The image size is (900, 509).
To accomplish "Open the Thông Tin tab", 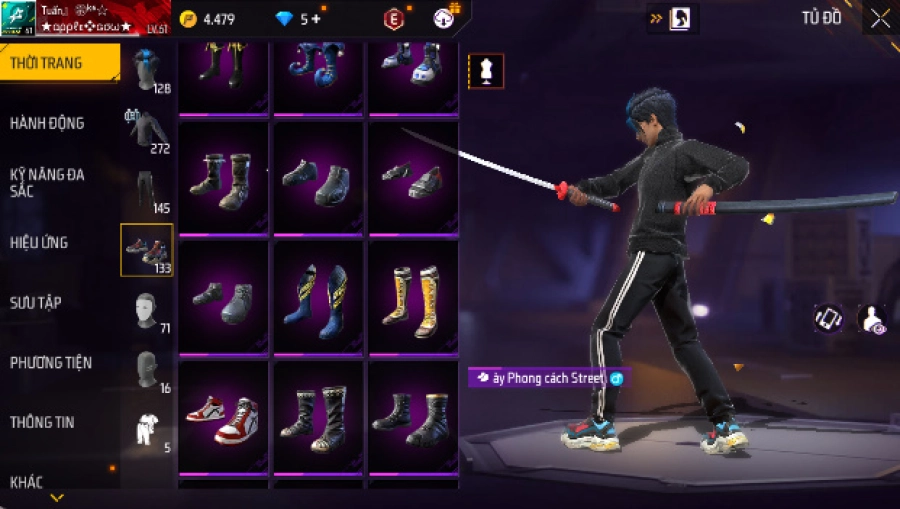I will tap(41, 422).
